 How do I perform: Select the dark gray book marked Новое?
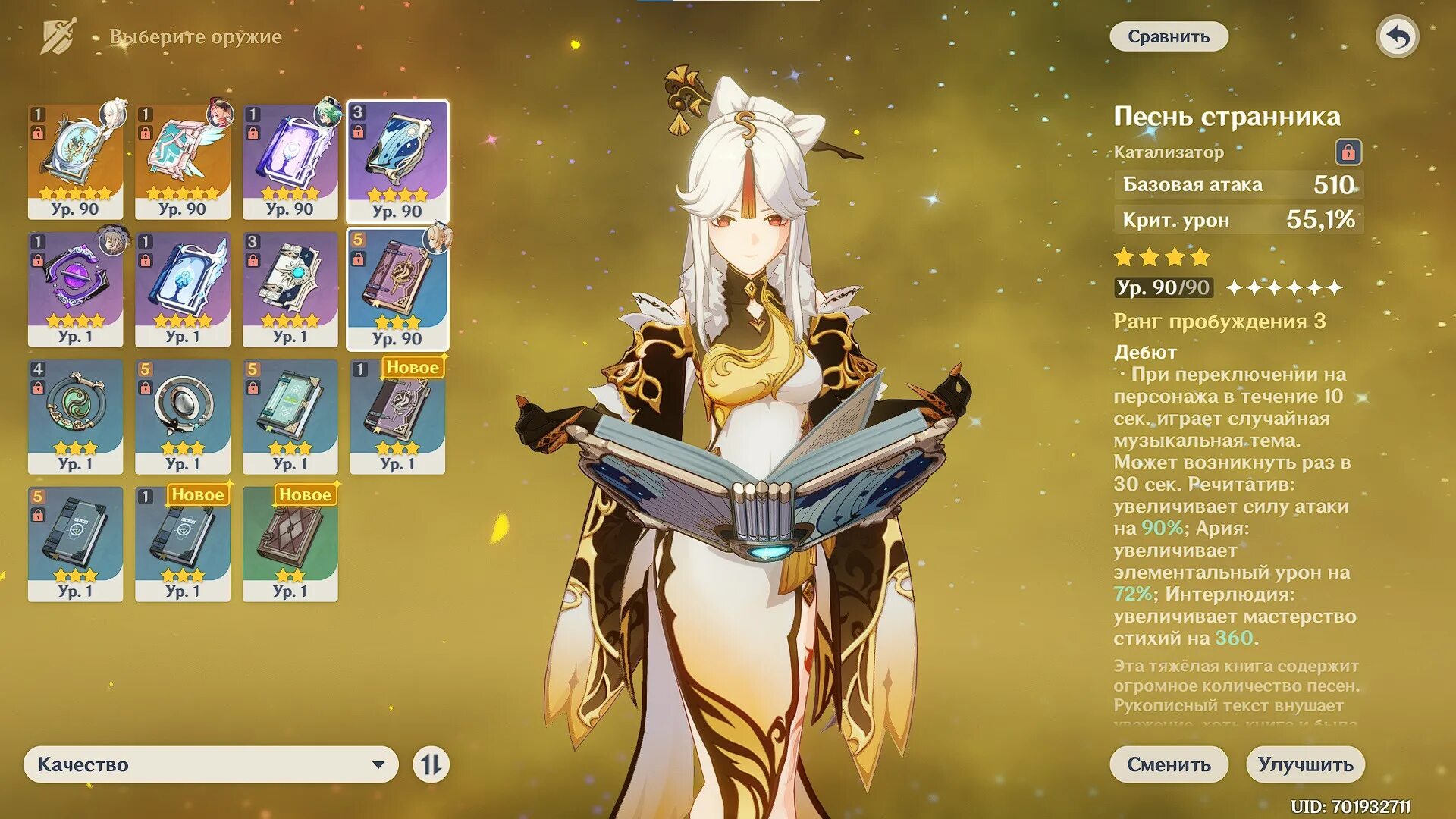(183, 543)
